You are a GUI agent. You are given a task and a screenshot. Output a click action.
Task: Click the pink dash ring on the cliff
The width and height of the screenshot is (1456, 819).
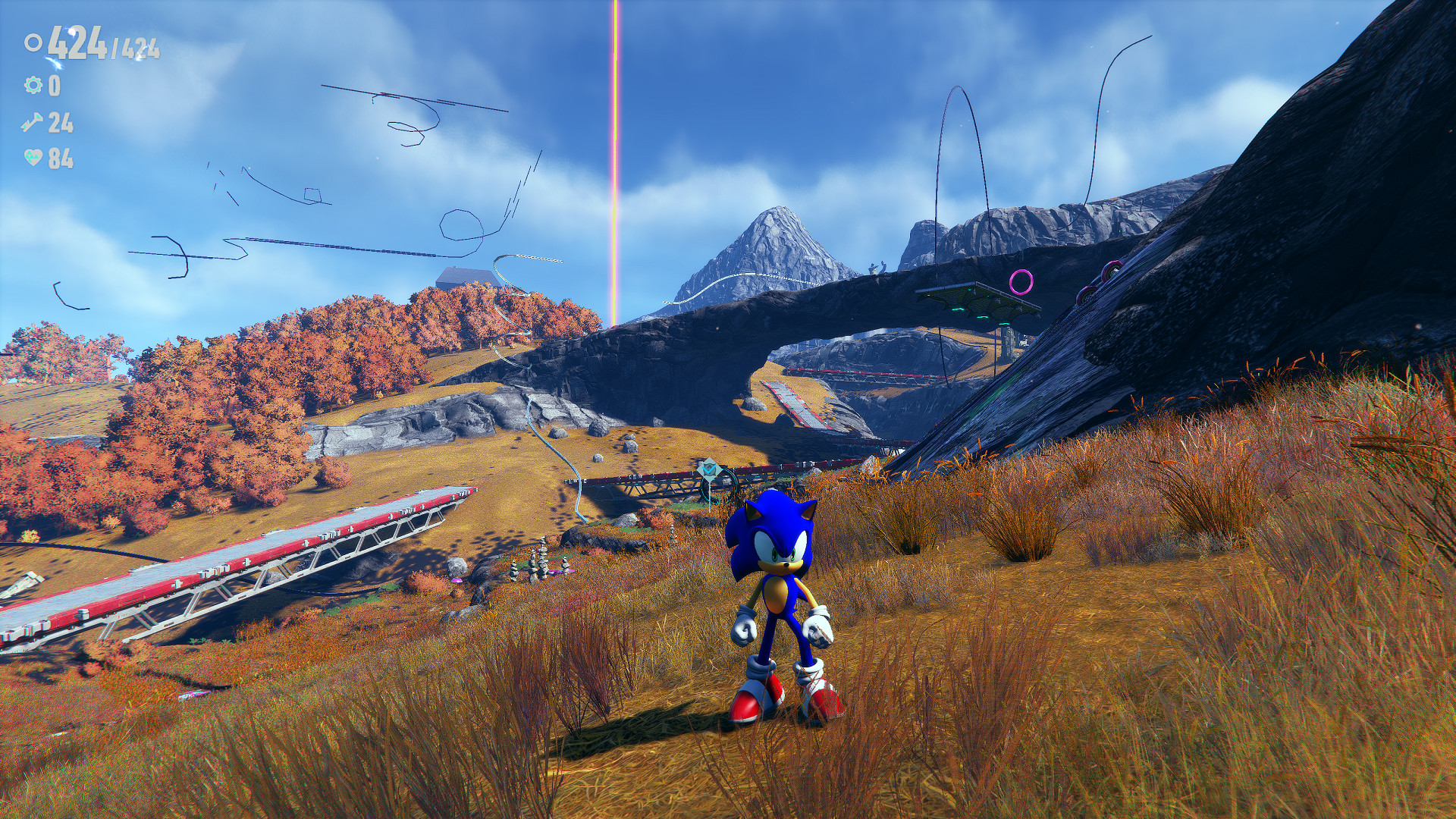click(x=1021, y=282)
